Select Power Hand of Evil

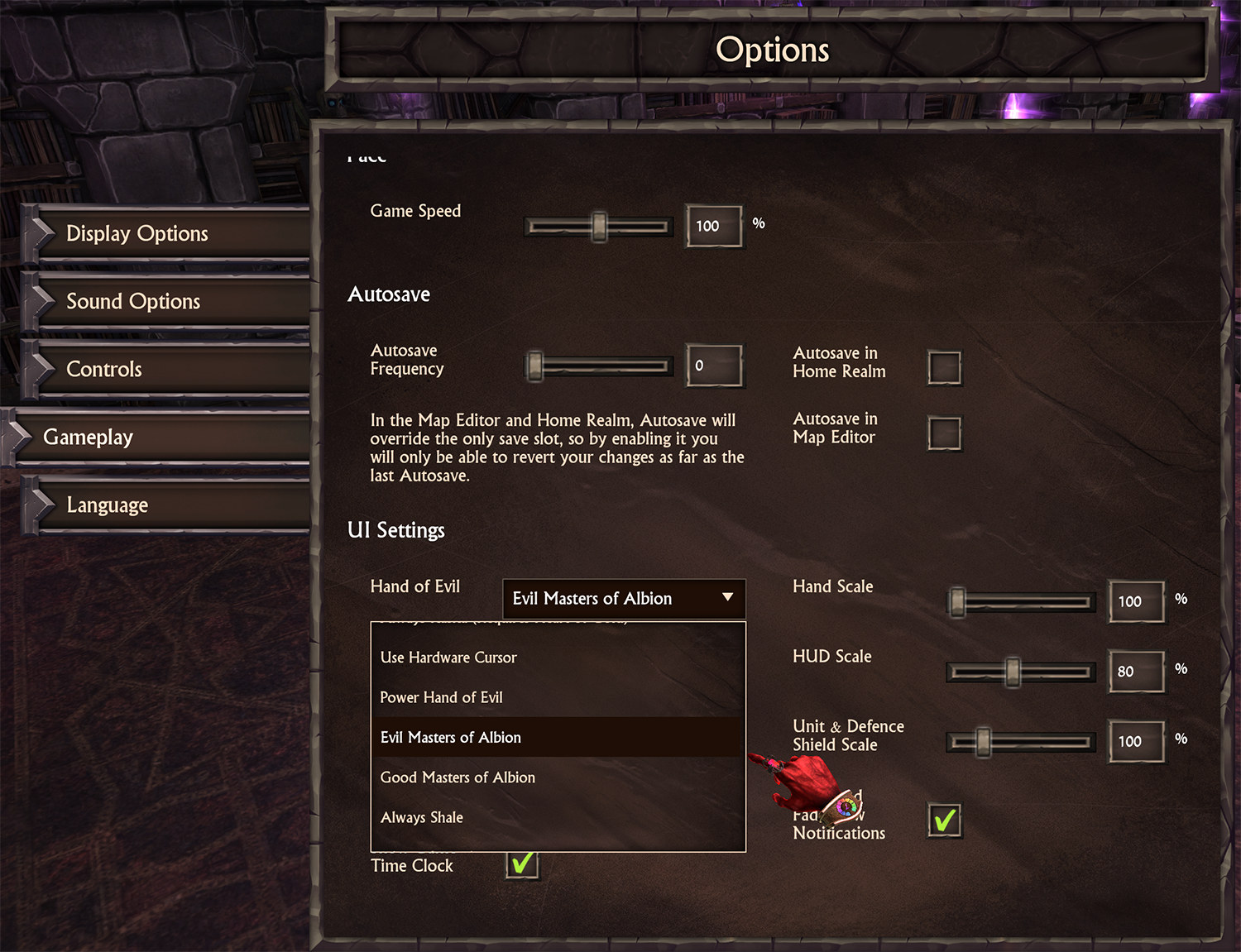[442, 697]
